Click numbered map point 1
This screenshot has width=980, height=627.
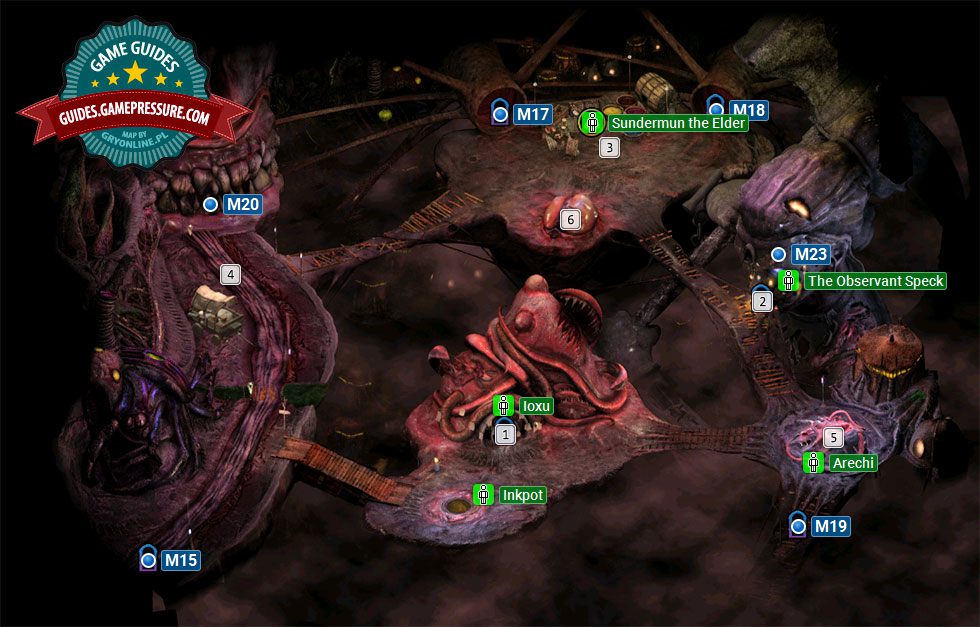pos(505,435)
